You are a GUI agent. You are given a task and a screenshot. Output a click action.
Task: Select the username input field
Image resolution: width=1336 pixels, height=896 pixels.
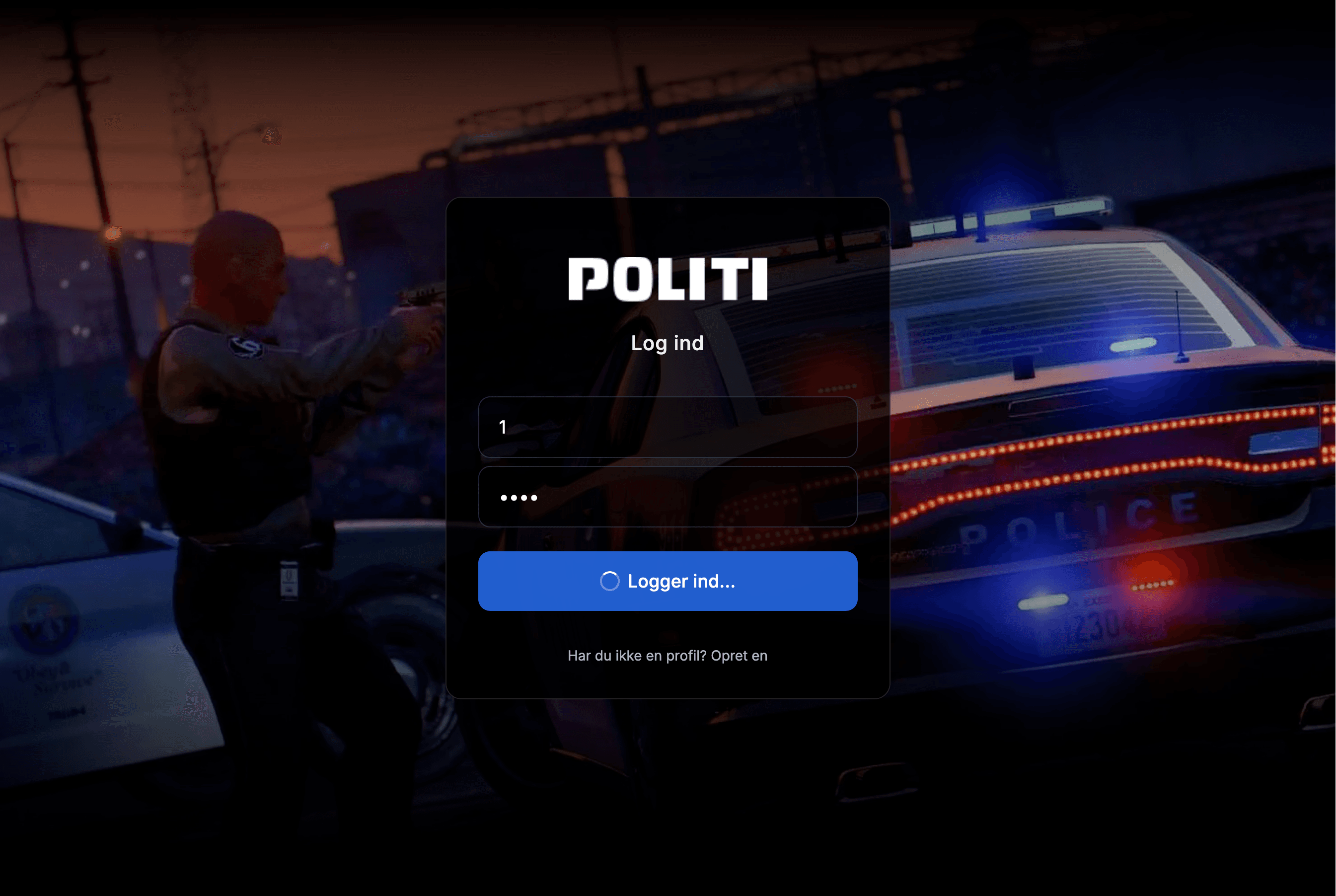click(x=667, y=428)
